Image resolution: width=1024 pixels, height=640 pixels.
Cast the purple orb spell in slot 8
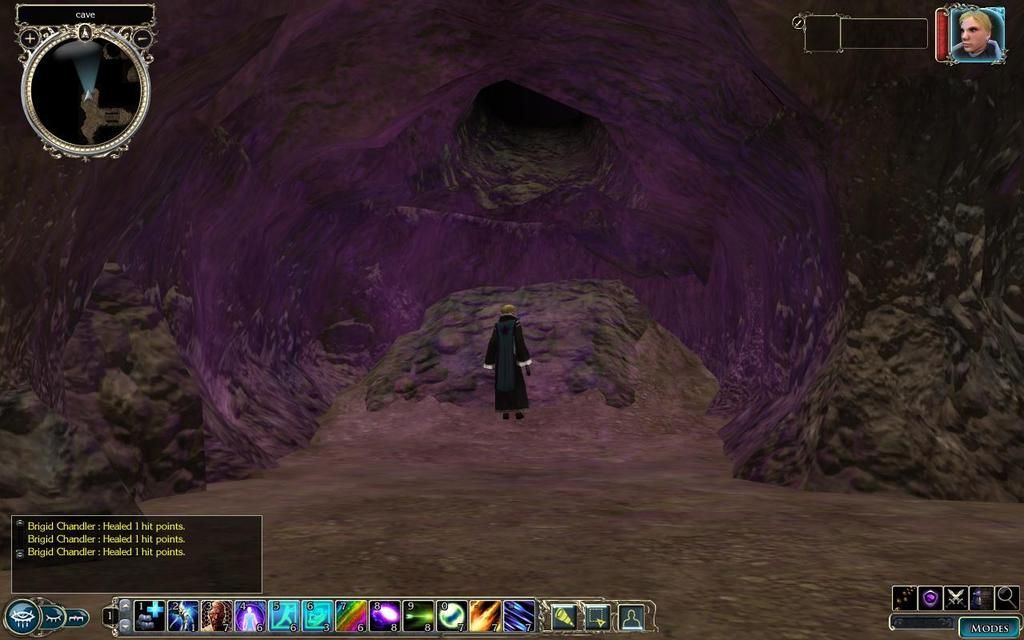(385, 615)
